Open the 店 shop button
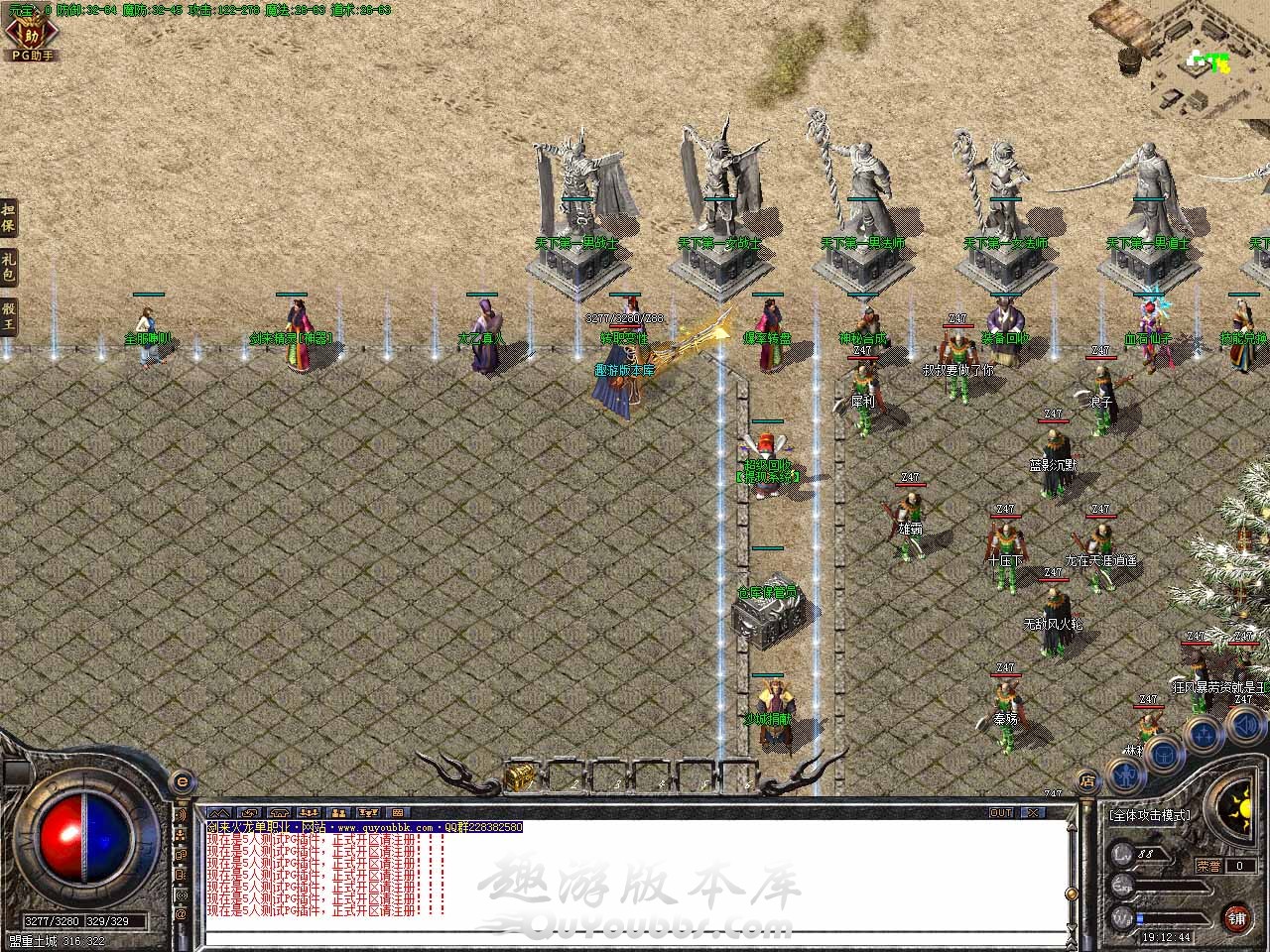Screen dimensions: 1270x952 tap(1087, 780)
